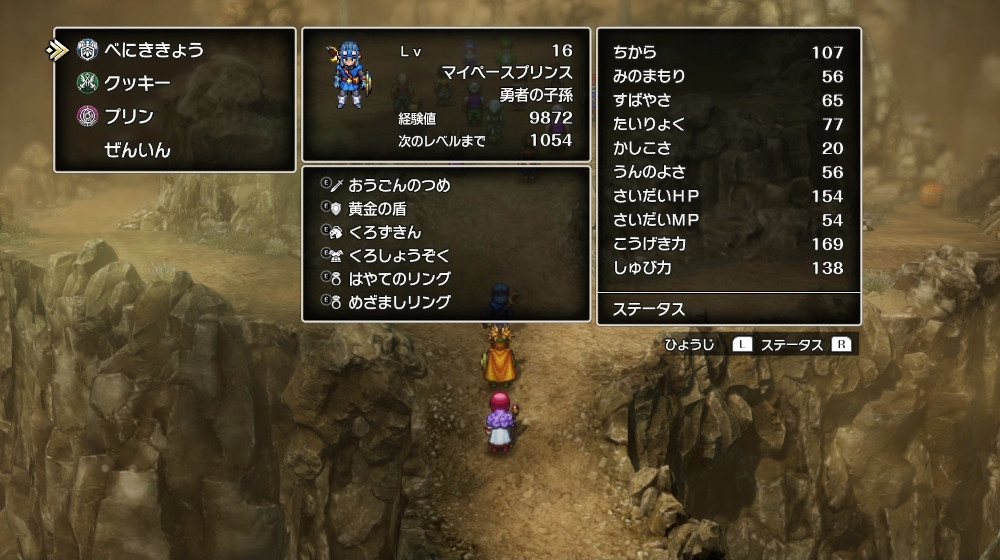Viewport: 1000px width, 560px height.
Task: Choose the ぜんいん option
Action: pyautogui.click(x=137, y=151)
